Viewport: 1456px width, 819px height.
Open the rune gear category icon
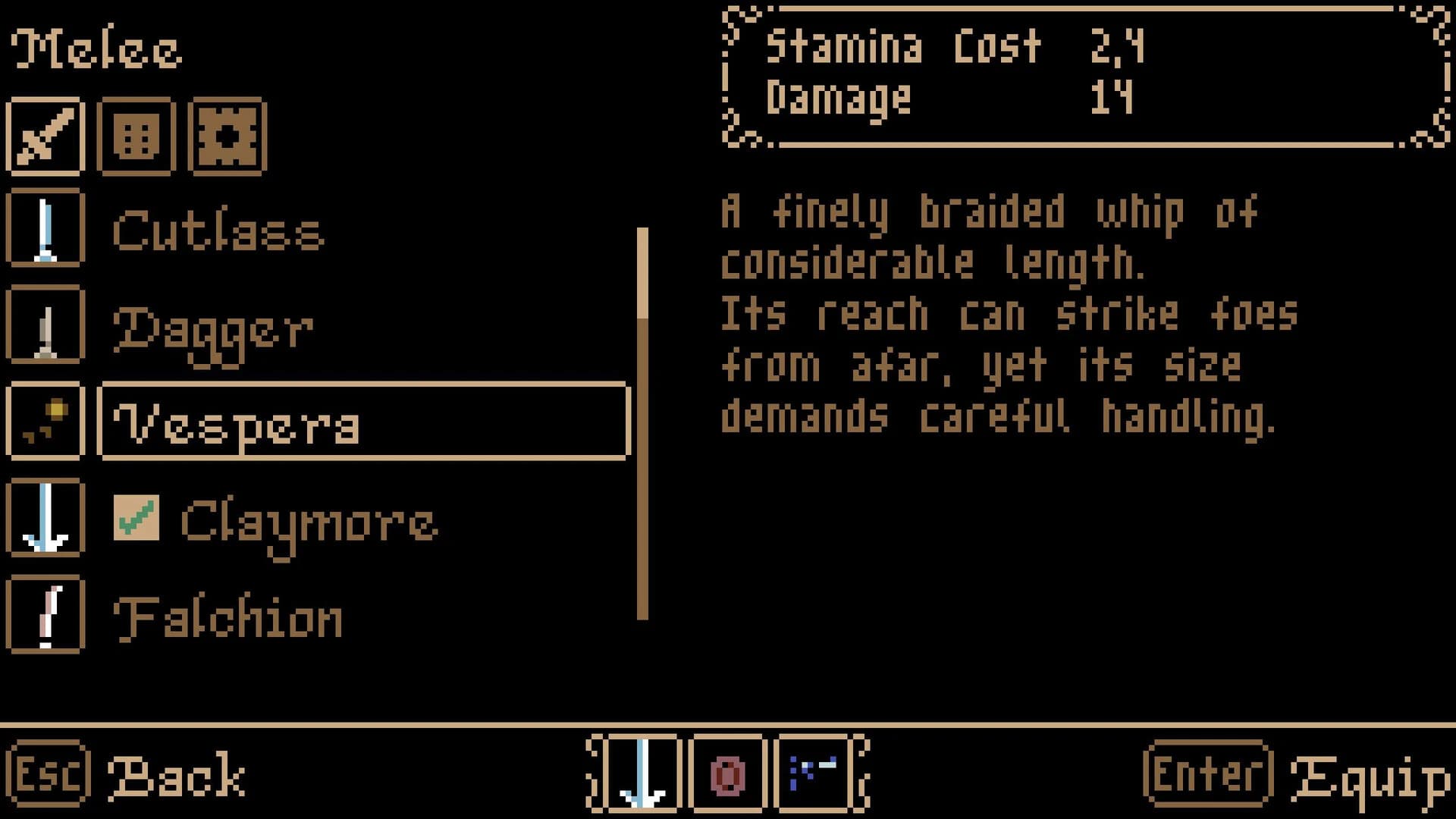tap(227, 135)
